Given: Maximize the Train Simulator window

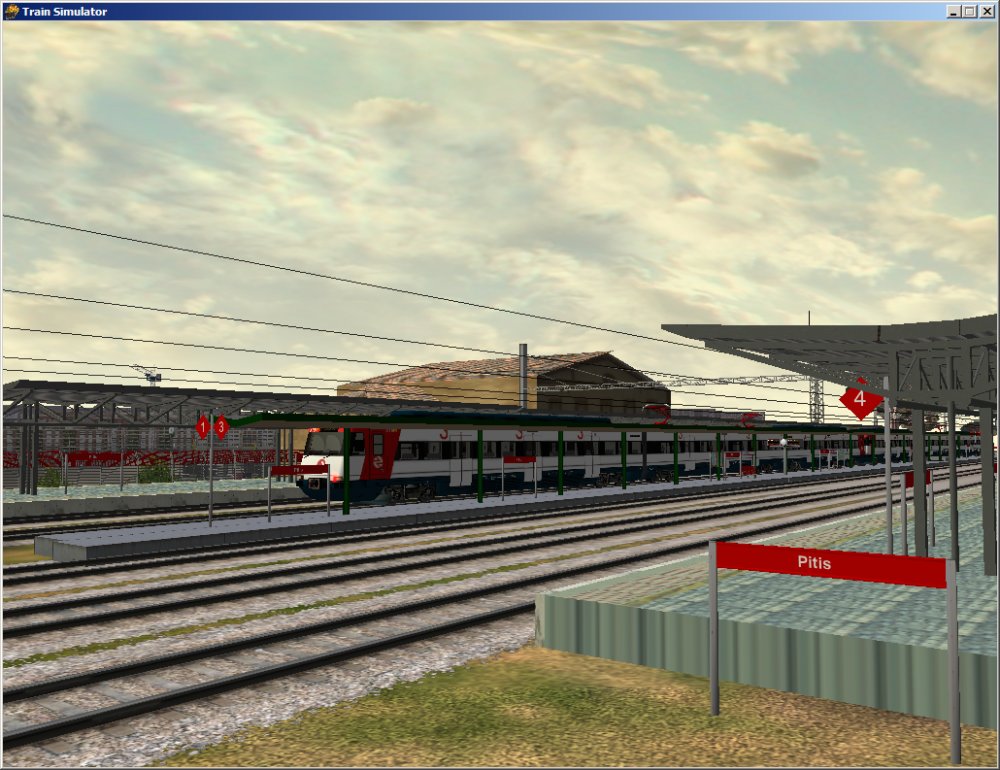Looking at the screenshot, I should 968,11.
